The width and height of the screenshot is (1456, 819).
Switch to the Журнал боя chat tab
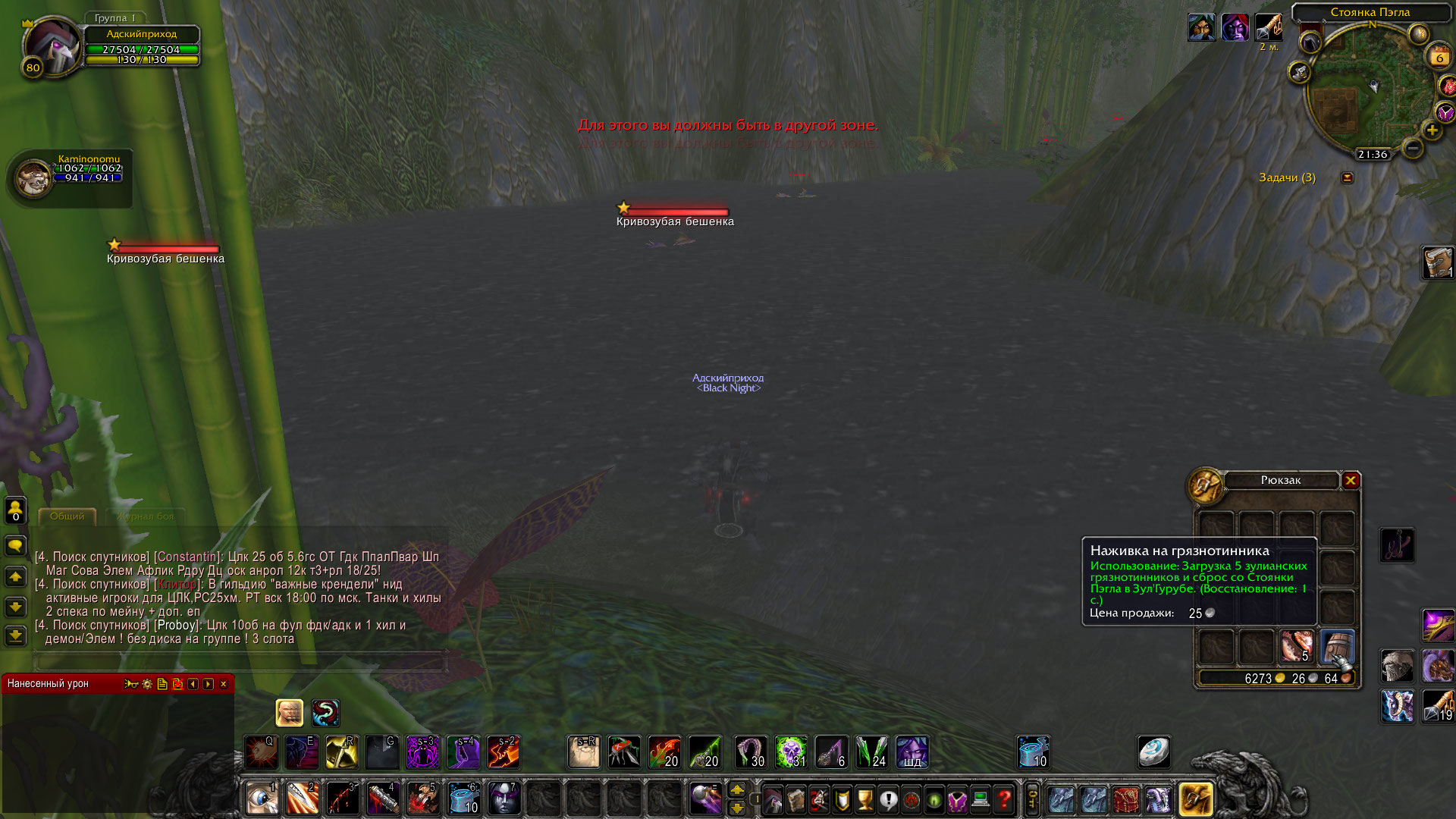pos(146,516)
